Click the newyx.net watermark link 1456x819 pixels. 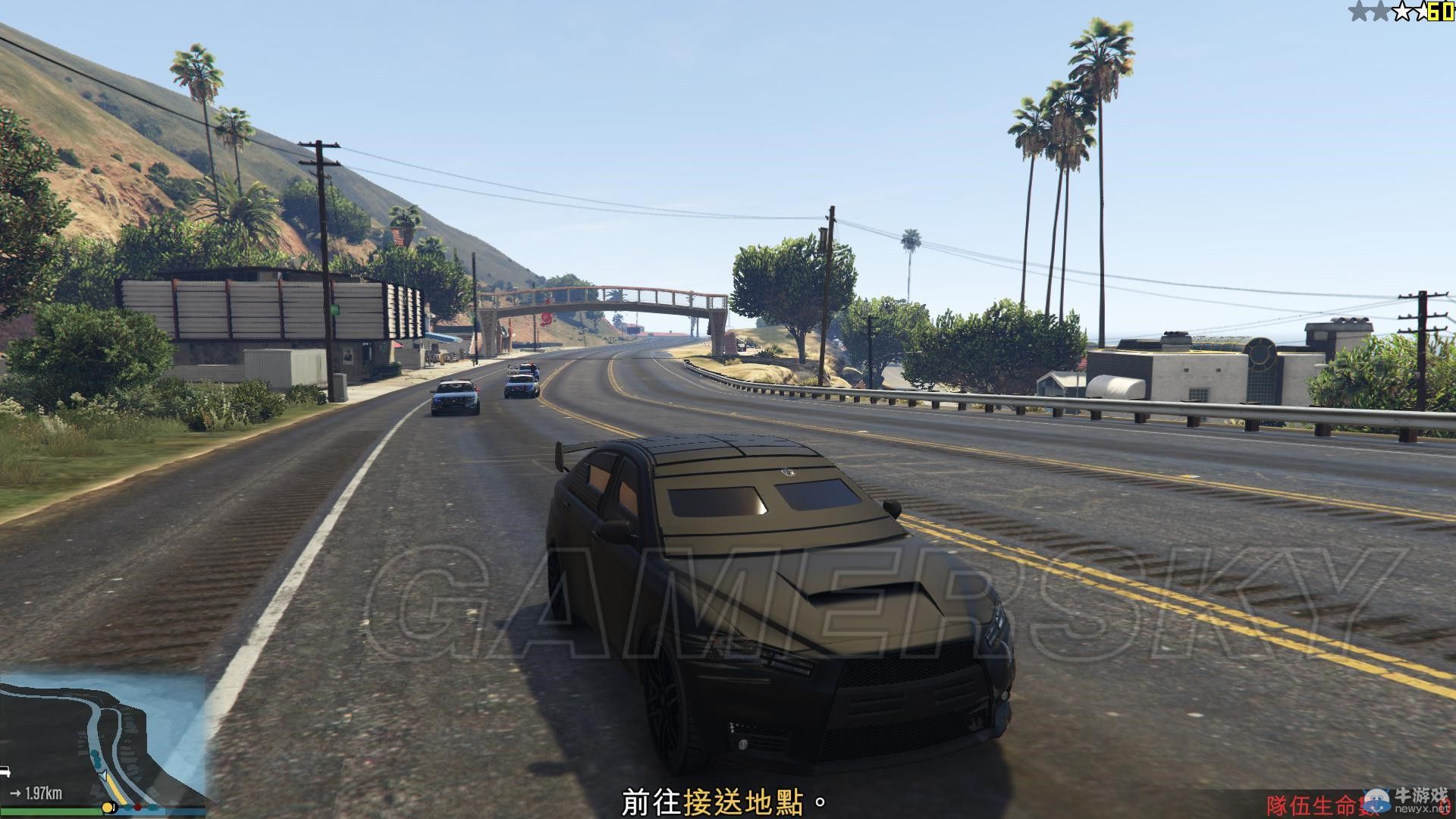coord(1421,808)
